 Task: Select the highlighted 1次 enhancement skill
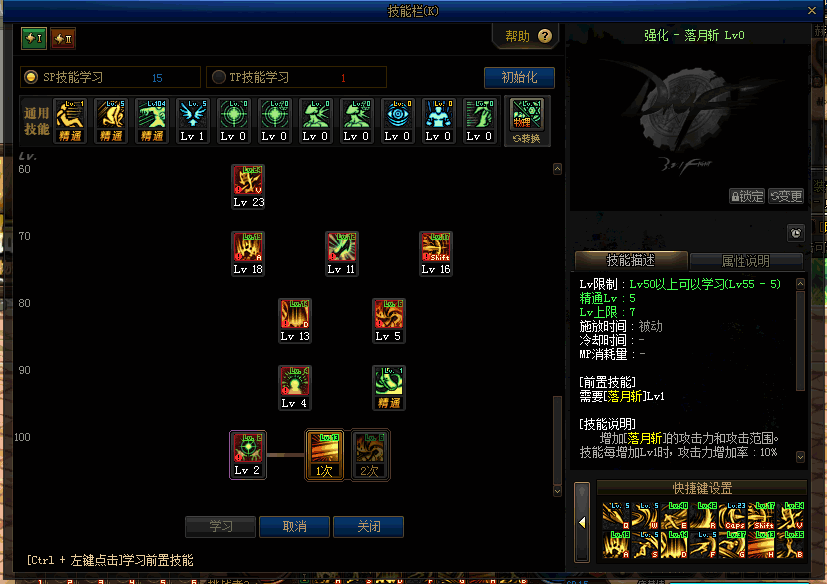click(x=324, y=450)
